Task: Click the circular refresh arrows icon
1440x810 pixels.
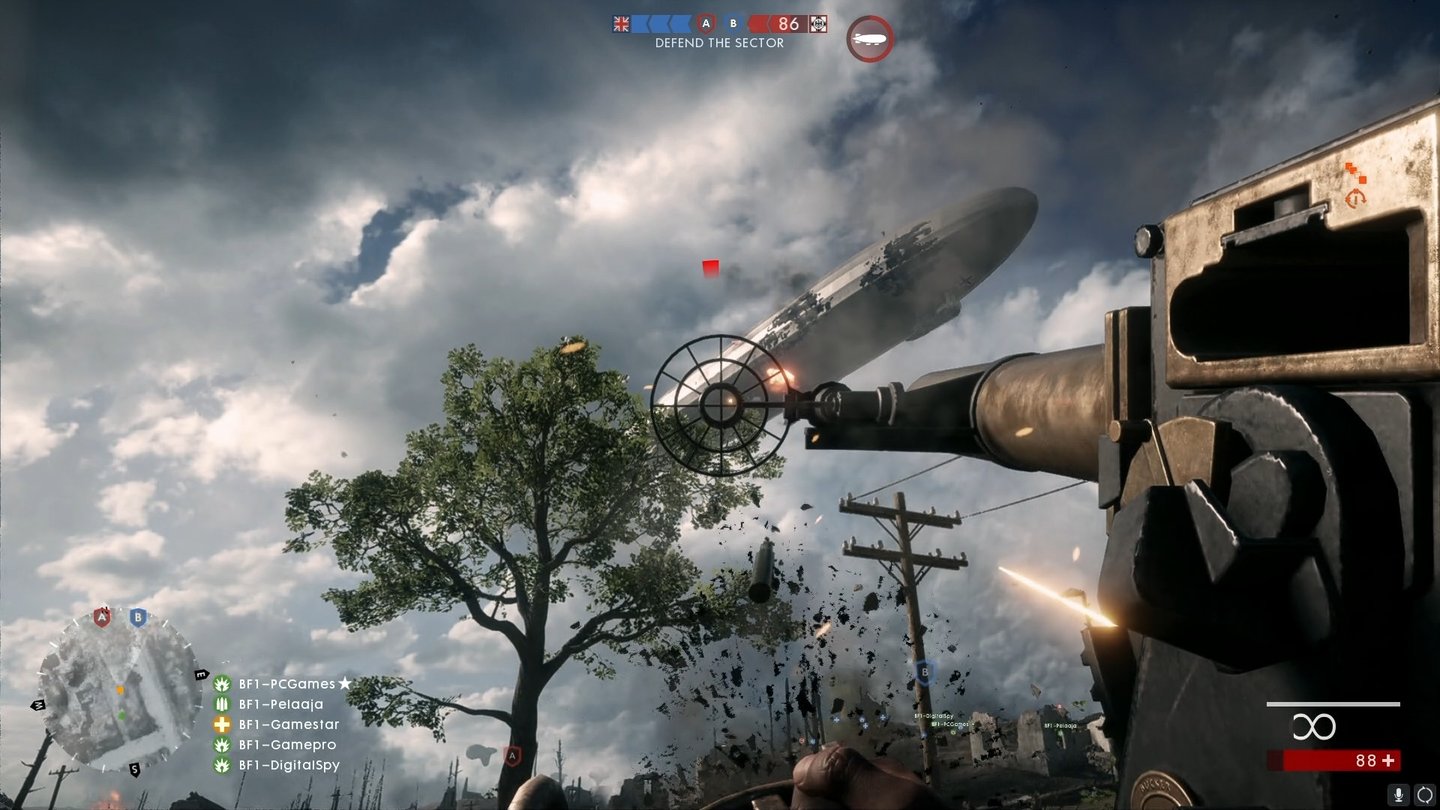Action: coord(1424,794)
